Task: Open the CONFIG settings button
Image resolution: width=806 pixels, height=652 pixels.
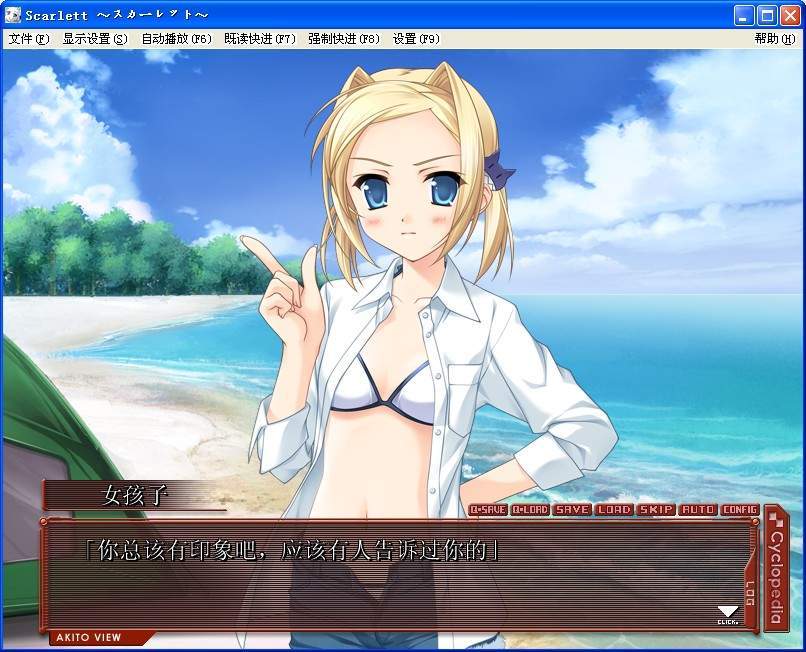Action: (740, 510)
